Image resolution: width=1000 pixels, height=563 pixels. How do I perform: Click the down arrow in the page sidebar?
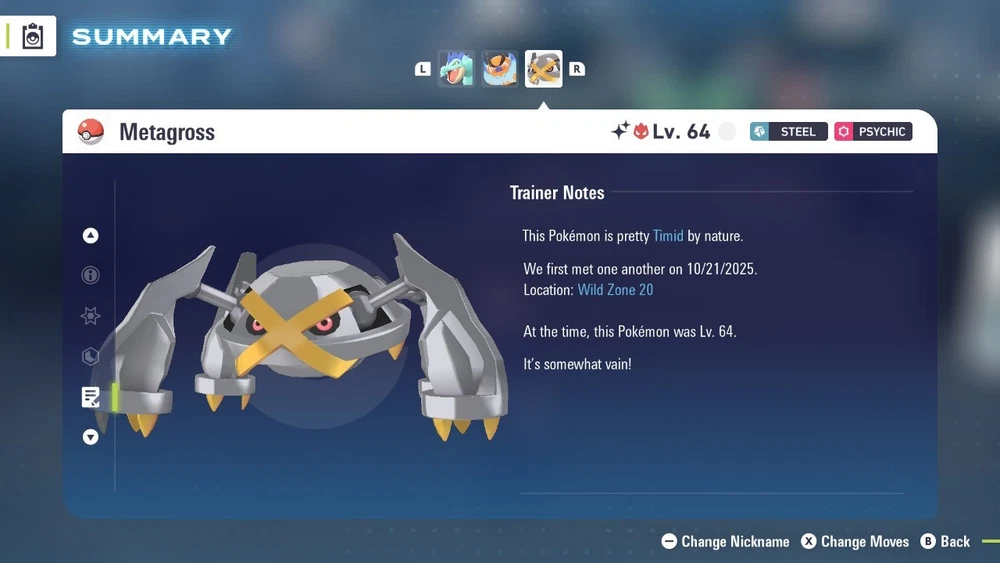pos(91,437)
